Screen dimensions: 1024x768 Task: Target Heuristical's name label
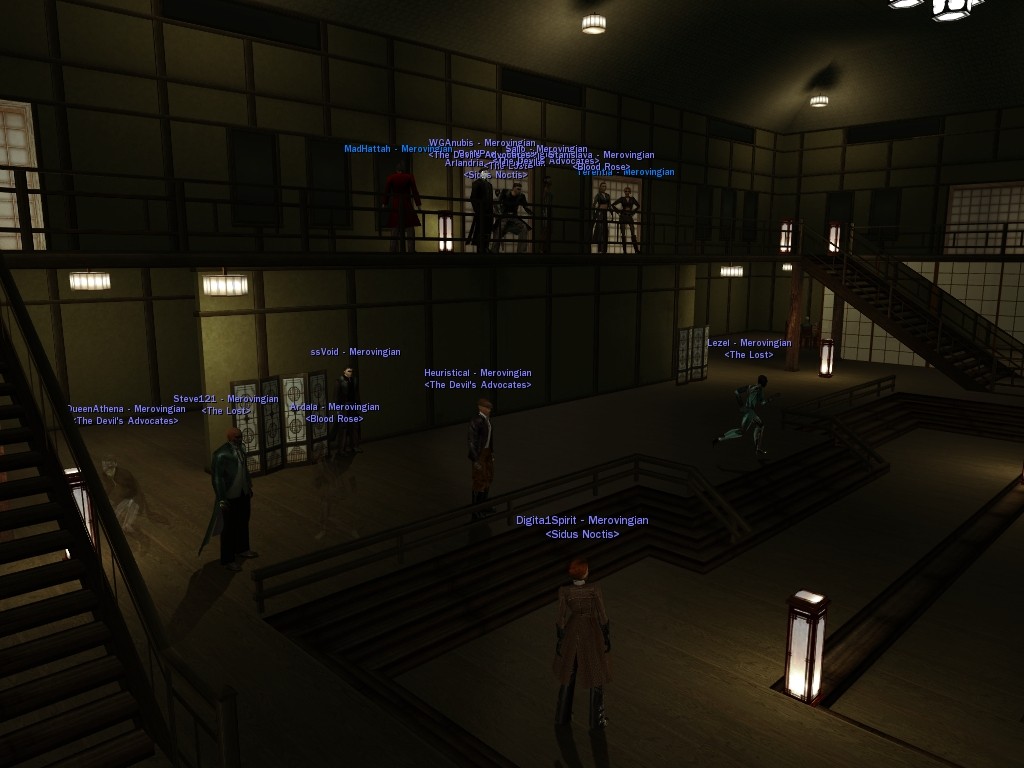[477, 374]
